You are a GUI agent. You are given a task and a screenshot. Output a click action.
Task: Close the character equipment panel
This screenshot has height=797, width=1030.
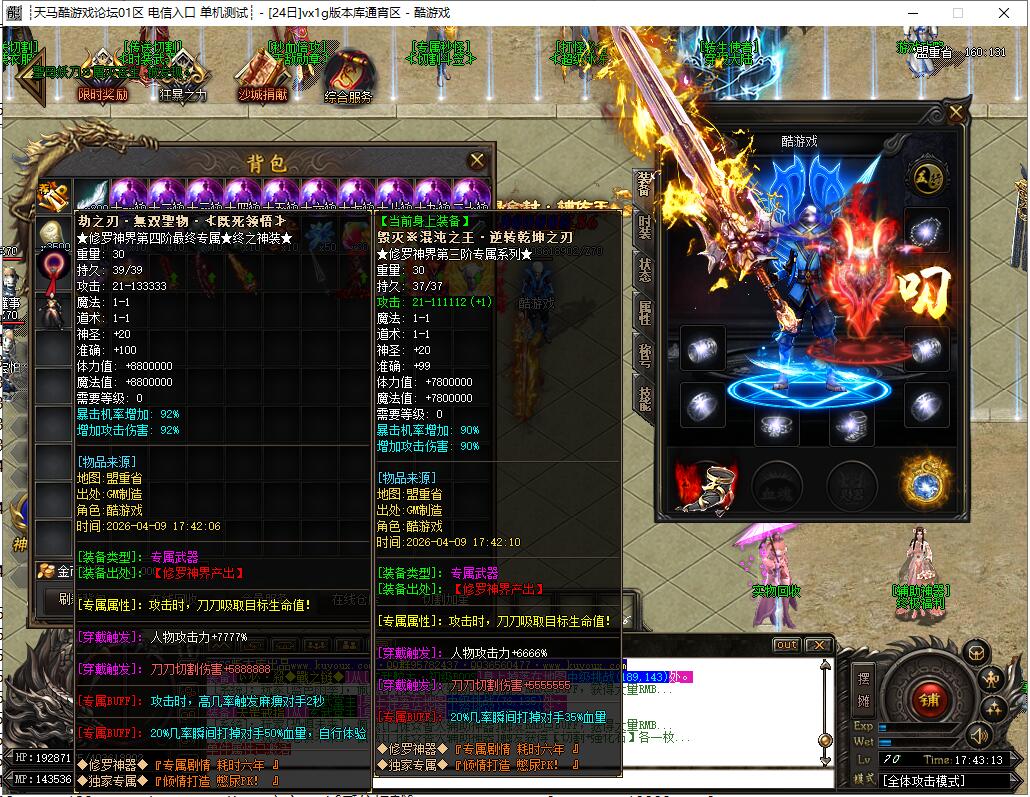coord(956,112)
